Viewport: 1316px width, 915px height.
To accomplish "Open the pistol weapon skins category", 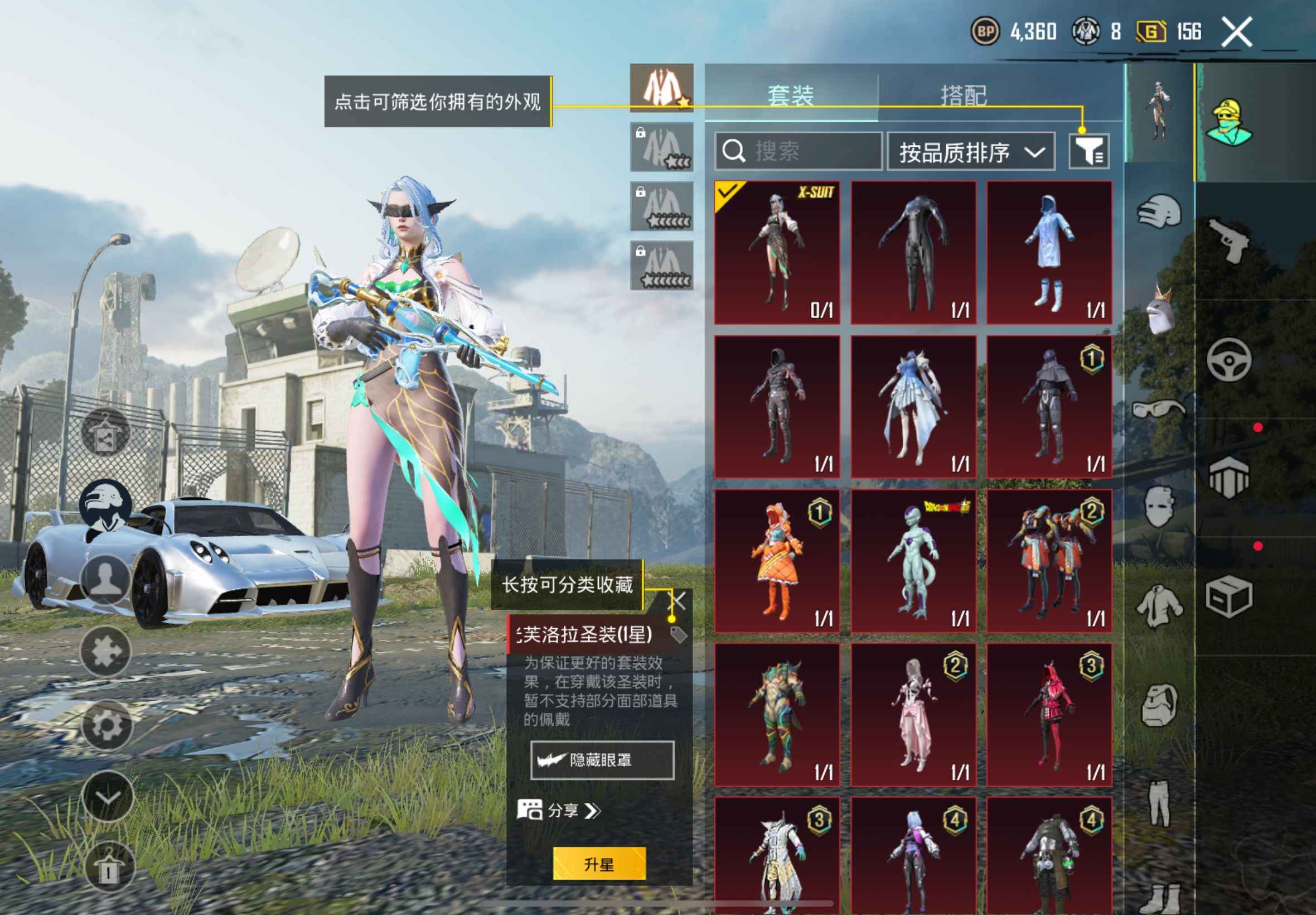I will coord(1228,240).
